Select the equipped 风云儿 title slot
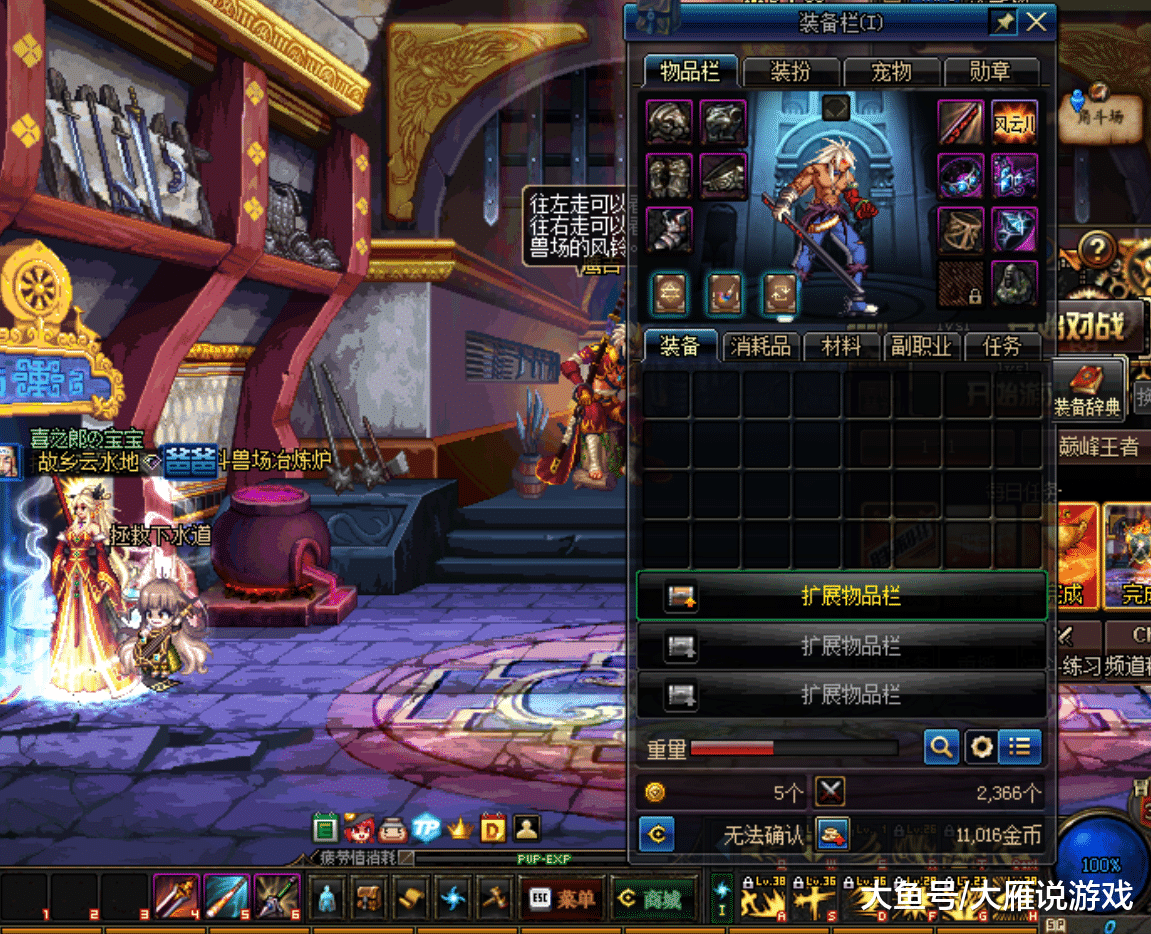 click(x=1014, y=123)
